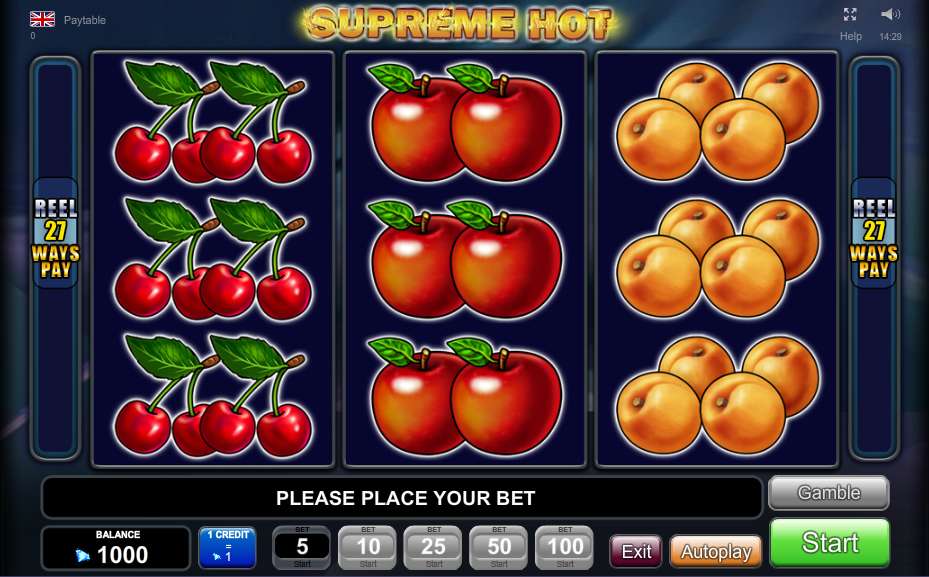Screen dimensions: 929x577
Task: Click the Gamble button
Action: pos(828,493)
